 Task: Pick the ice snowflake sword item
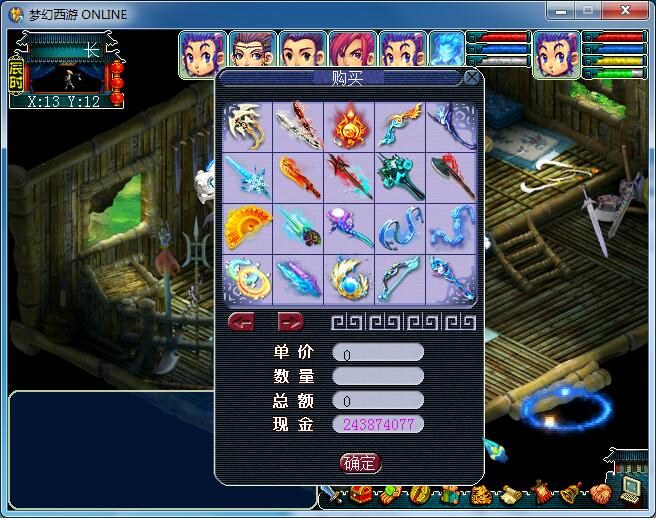(247, 177)
